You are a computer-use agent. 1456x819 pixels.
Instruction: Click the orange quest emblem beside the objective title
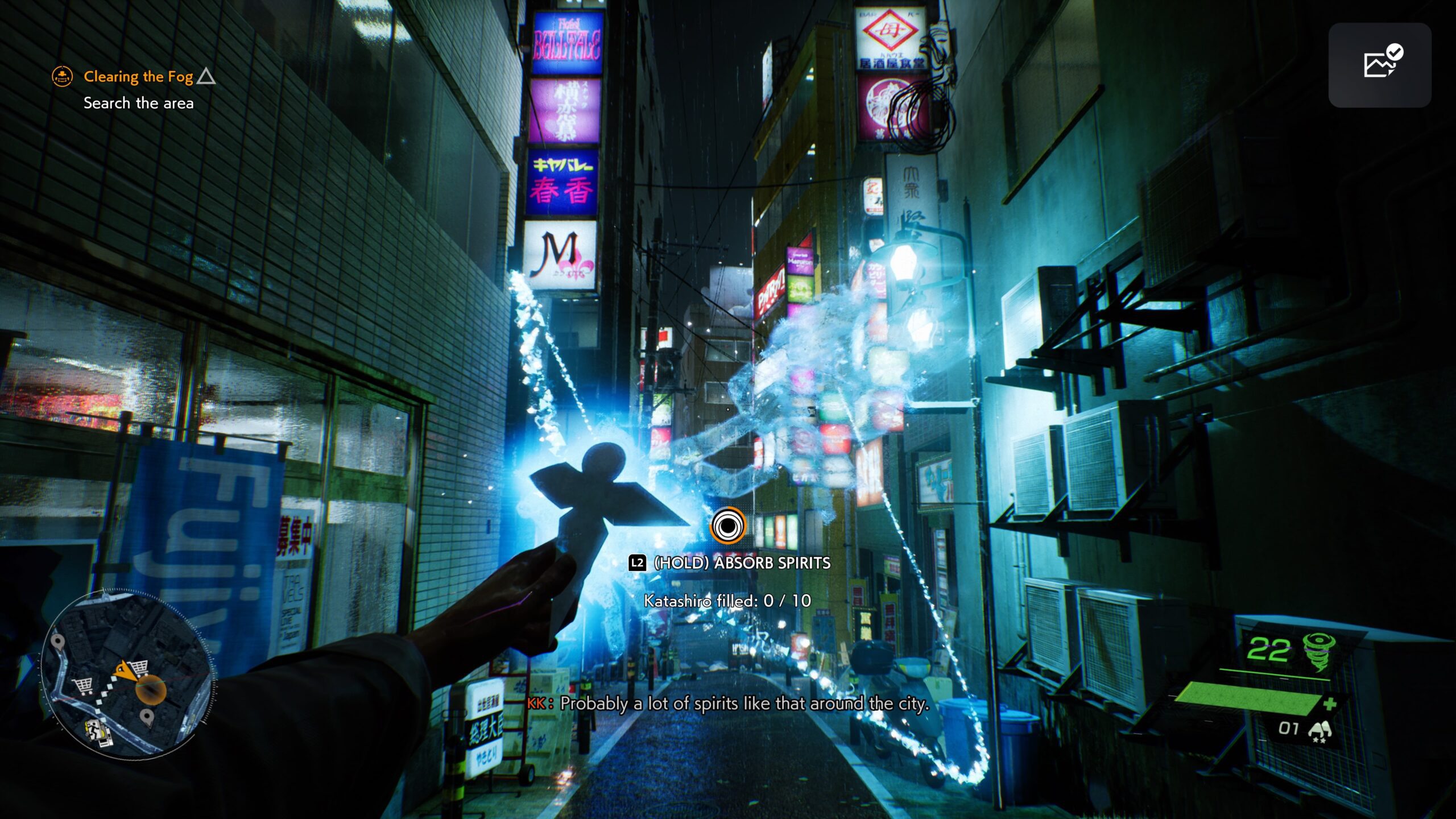[x=62, y=76]
